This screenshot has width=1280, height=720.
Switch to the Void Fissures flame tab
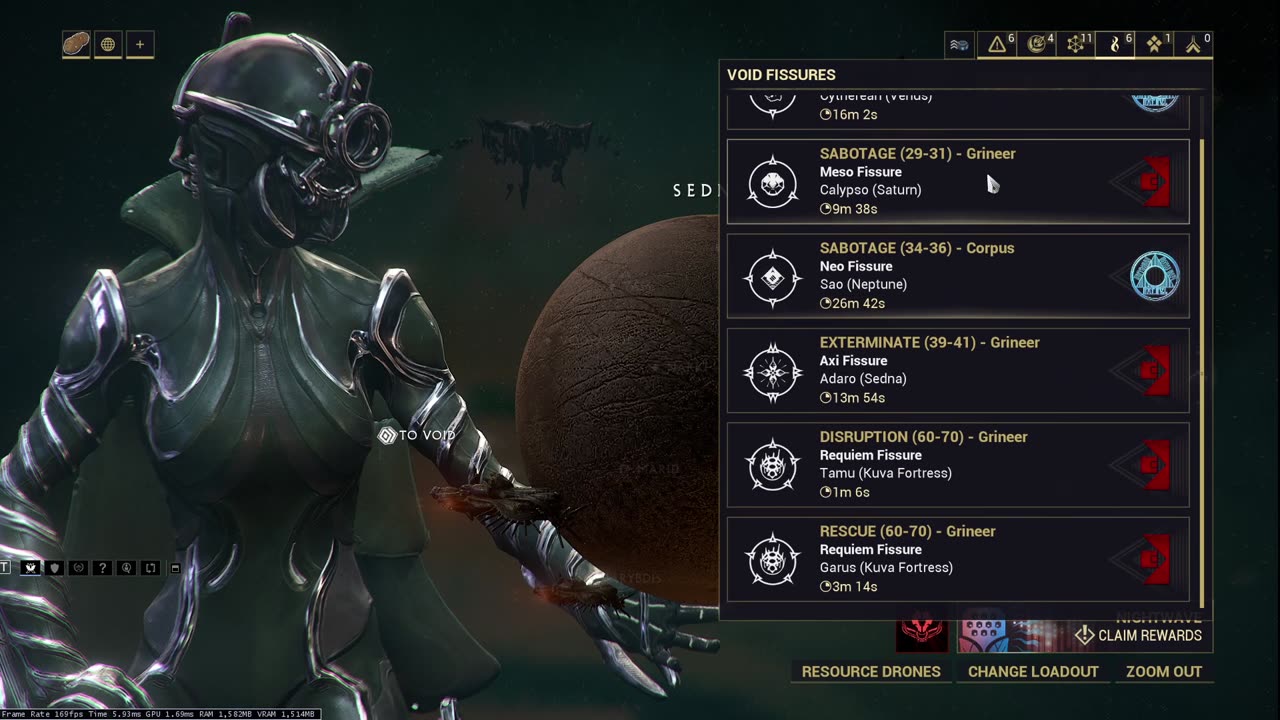(x=1116, y=44)
